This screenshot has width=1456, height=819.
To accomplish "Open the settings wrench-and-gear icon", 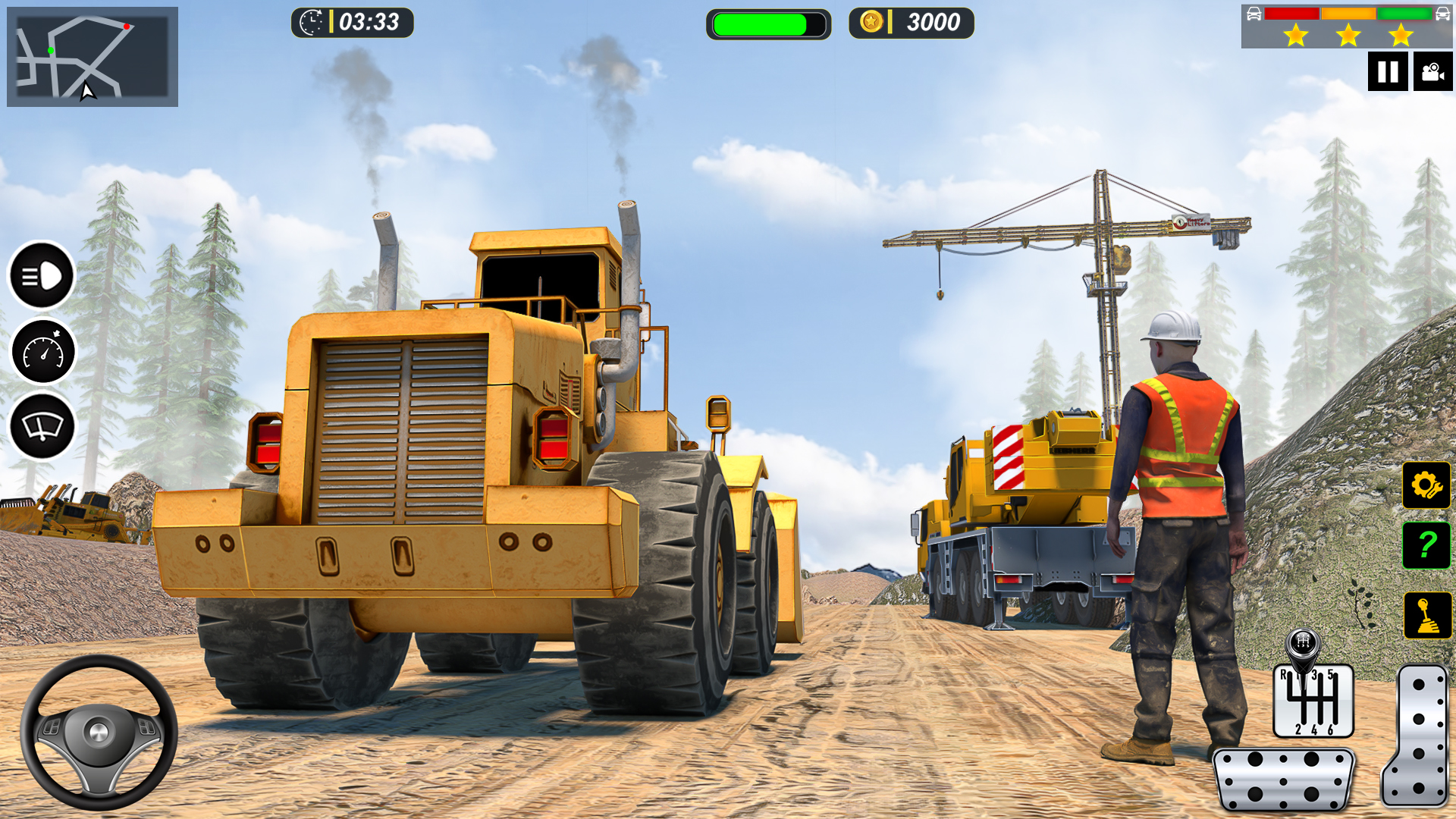I will click(x=1425, y=485).
